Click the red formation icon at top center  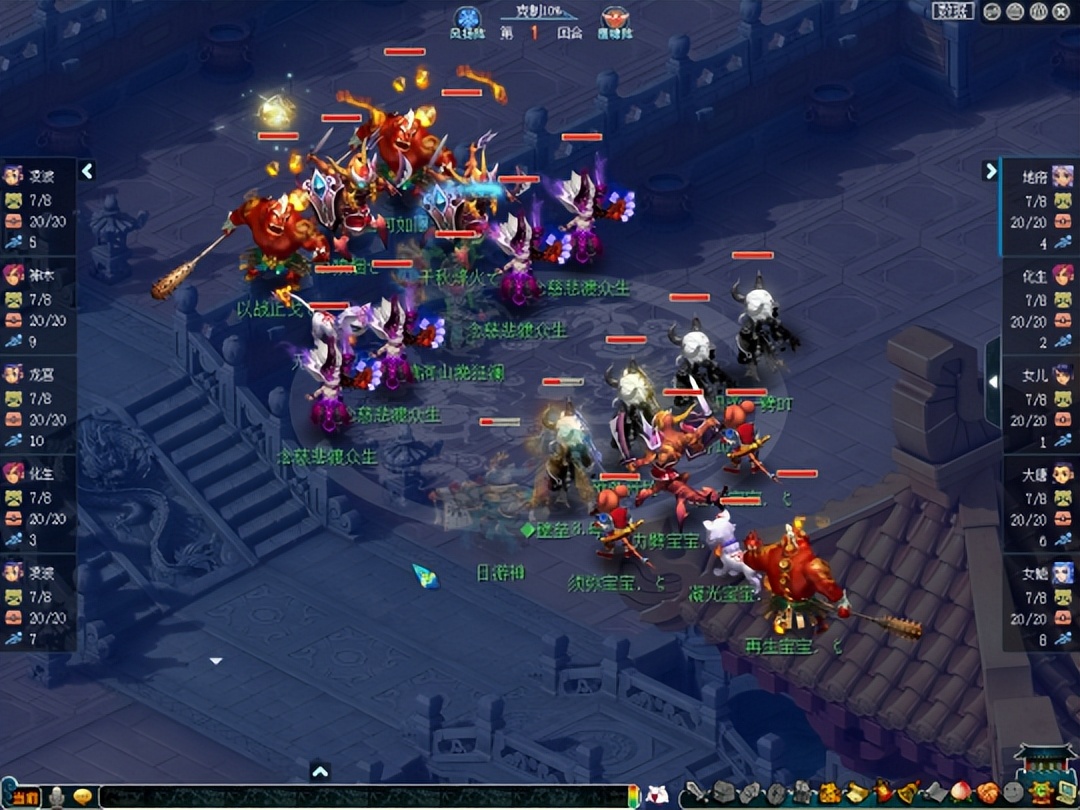[x=615, y=19]
